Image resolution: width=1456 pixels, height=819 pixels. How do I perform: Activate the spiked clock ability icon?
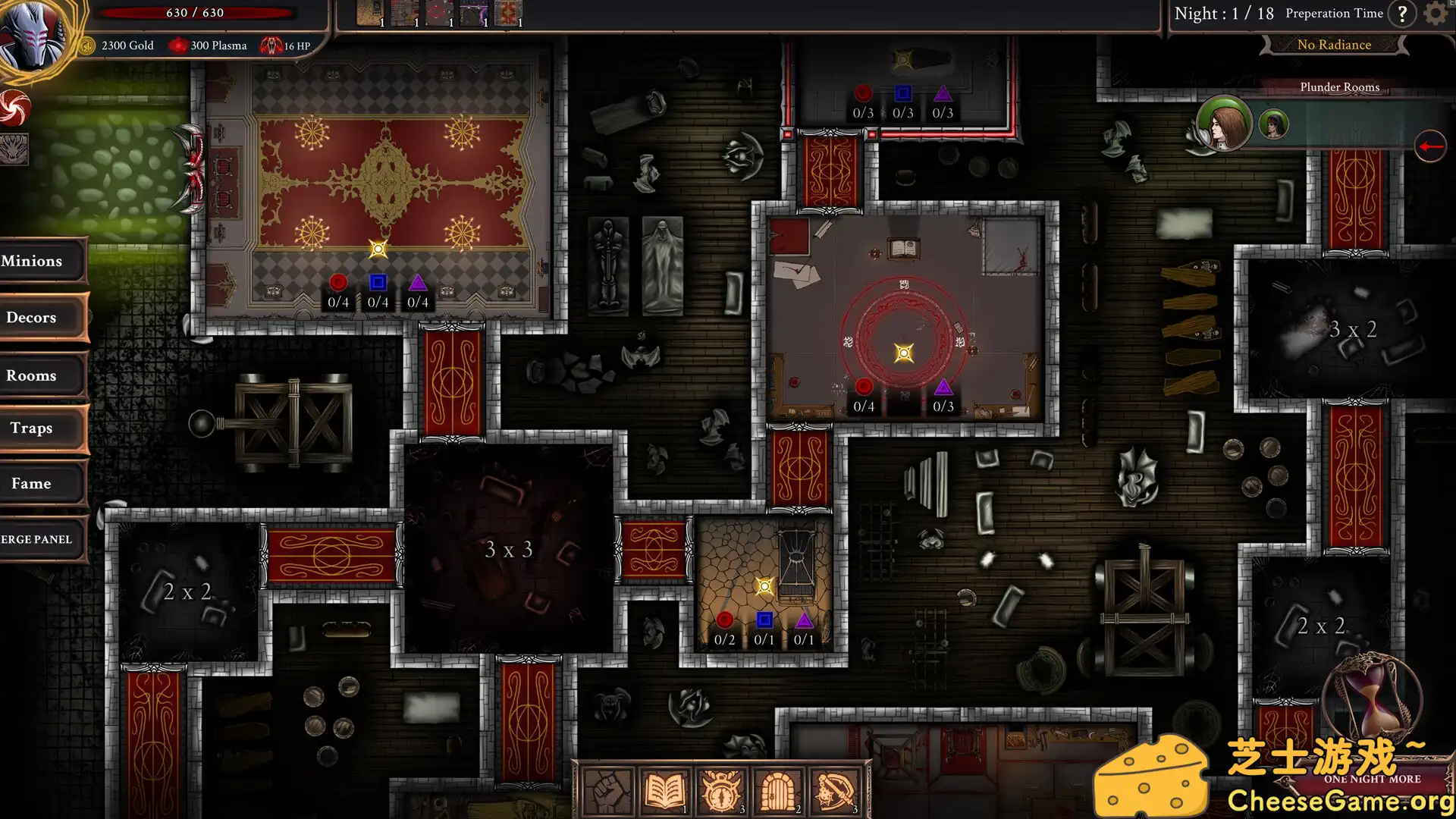(x=721, y=792)
